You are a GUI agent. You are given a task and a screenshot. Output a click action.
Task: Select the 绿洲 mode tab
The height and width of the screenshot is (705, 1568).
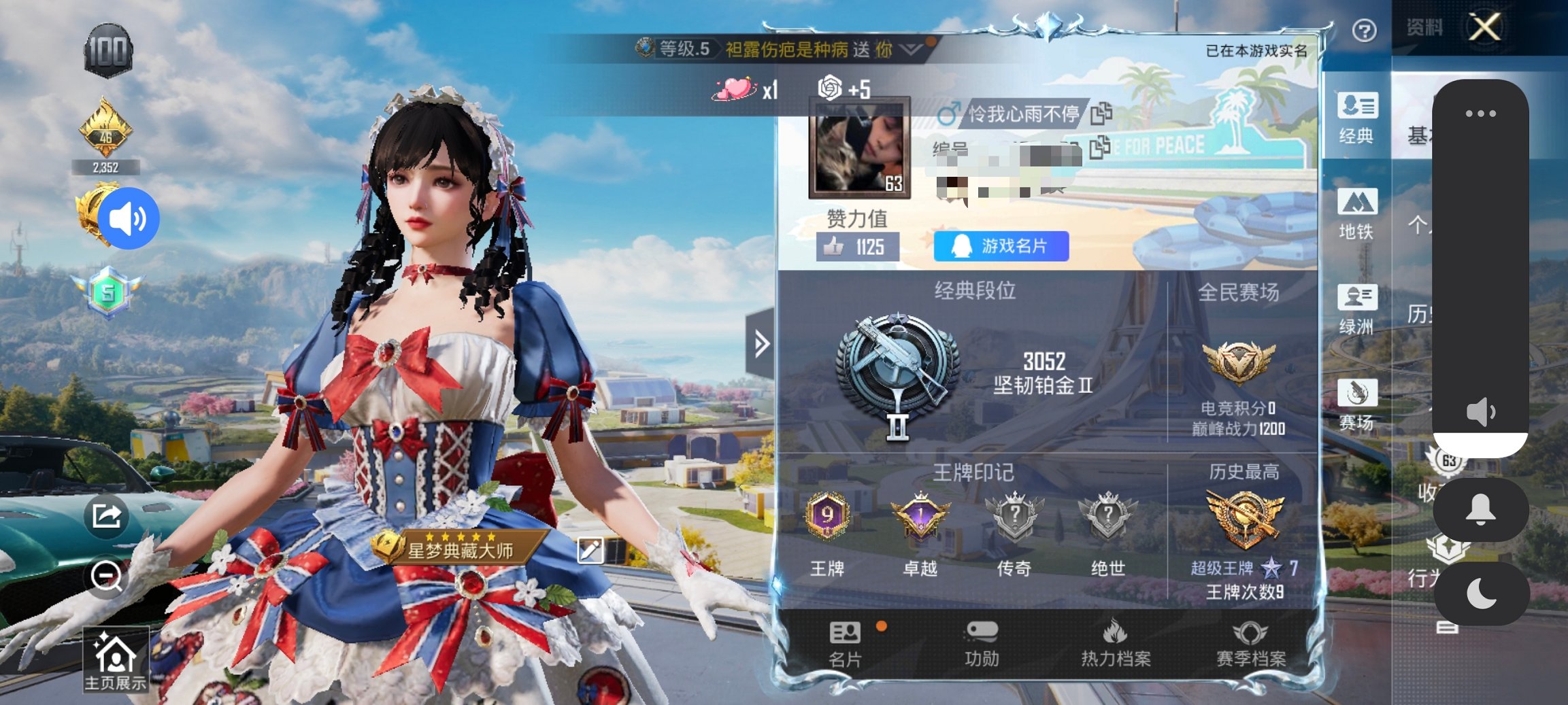point(1356,309)
